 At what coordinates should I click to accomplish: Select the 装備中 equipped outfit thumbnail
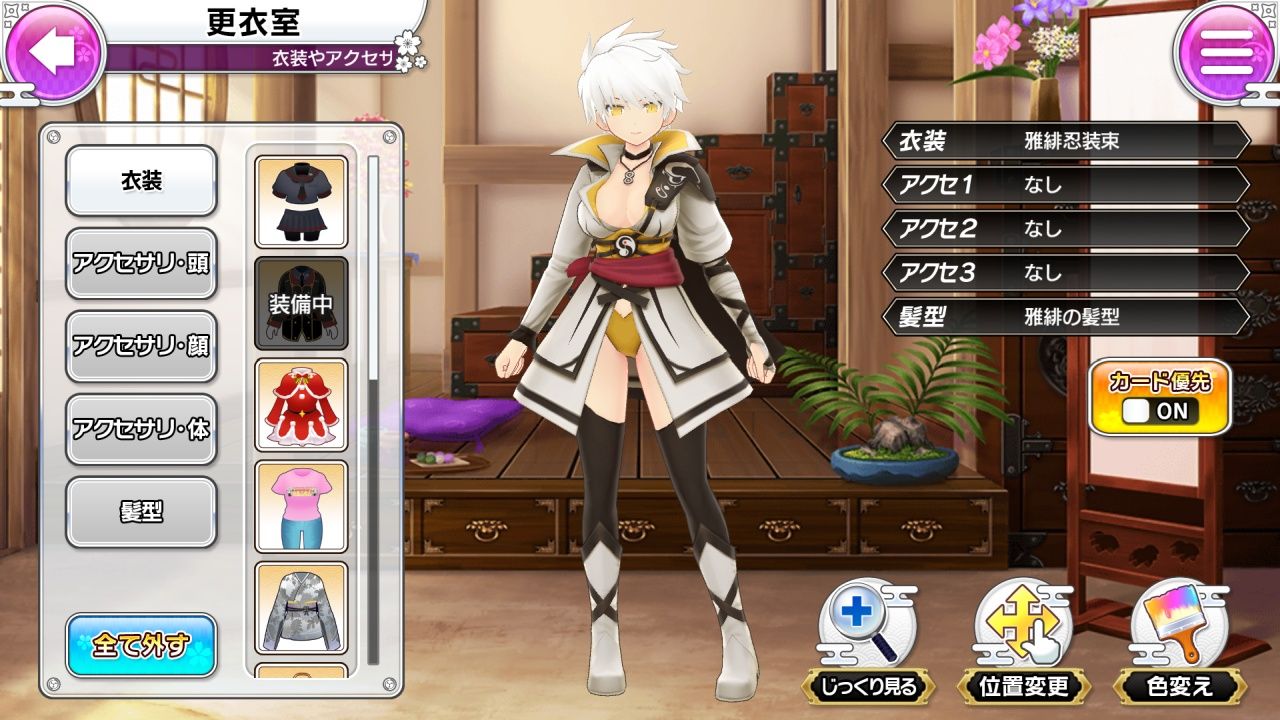coord(300,300)
